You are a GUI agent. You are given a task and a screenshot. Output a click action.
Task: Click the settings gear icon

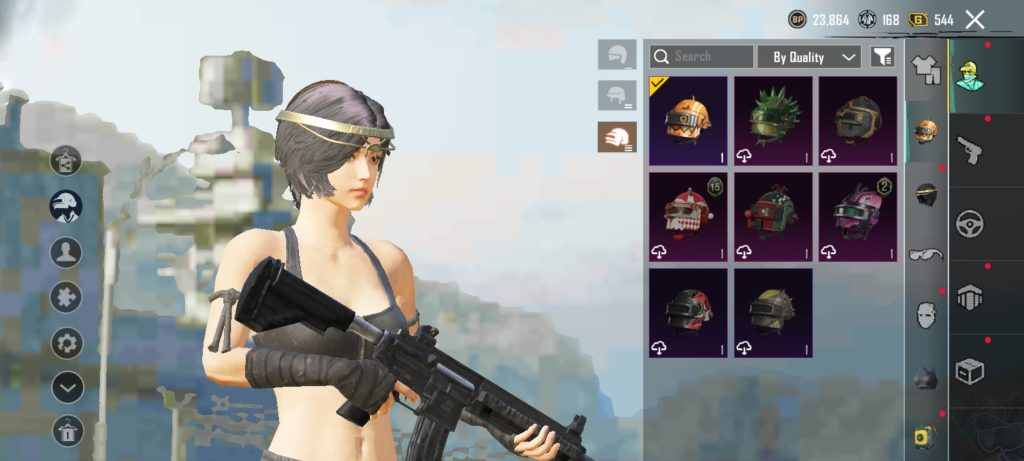pyautogui.click(x=67, y=343)
